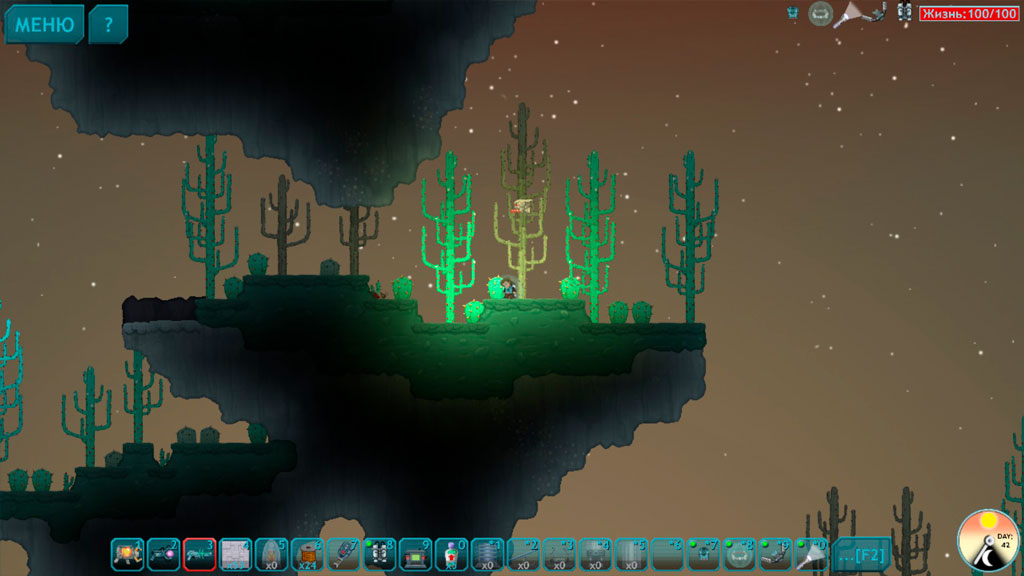
Task: Select the robotic arm hotbar slot
Action: coord(776,553)
